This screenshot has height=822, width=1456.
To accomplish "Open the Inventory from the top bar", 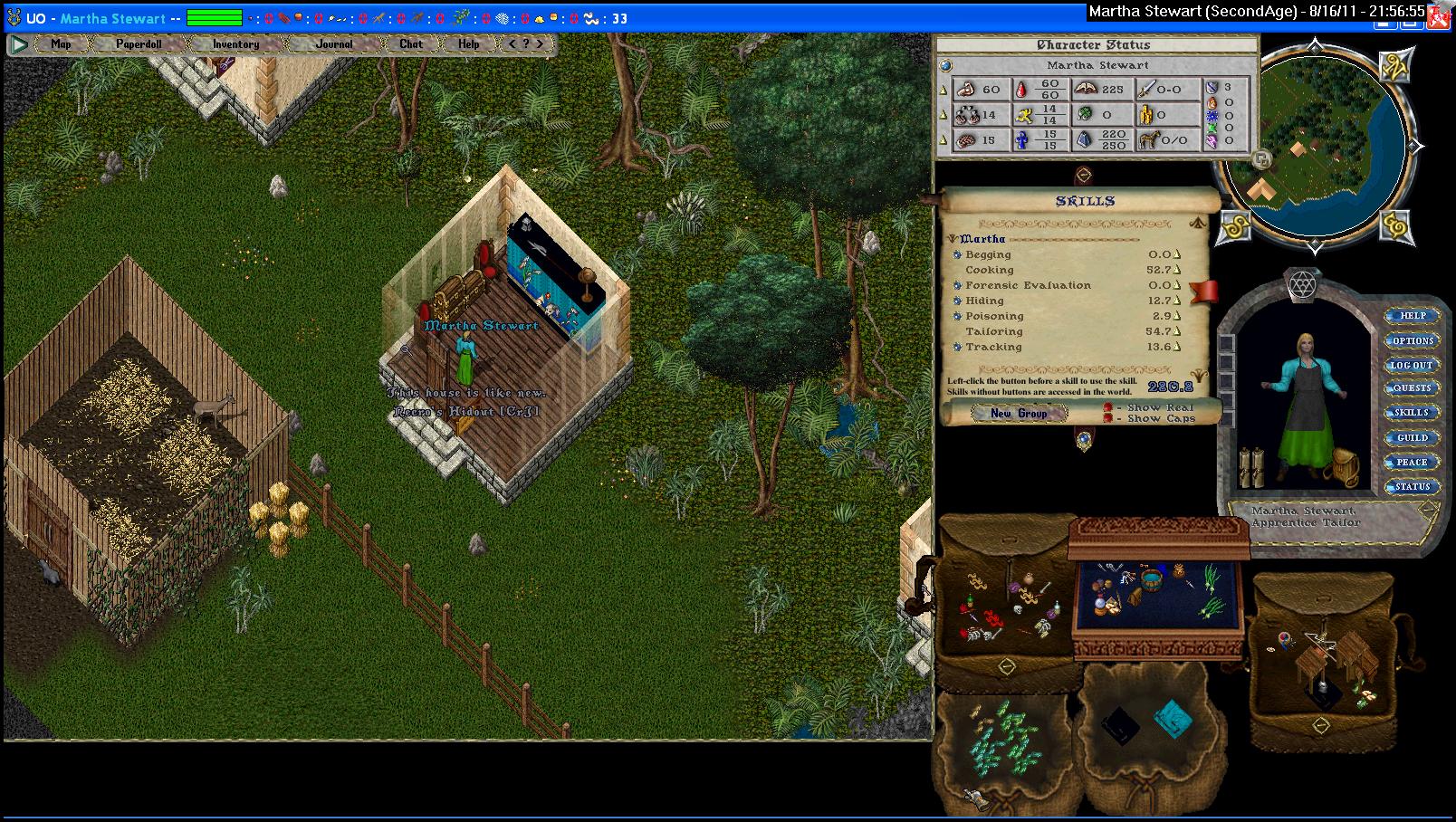I will pyautogui.click(x=235, y=43).
